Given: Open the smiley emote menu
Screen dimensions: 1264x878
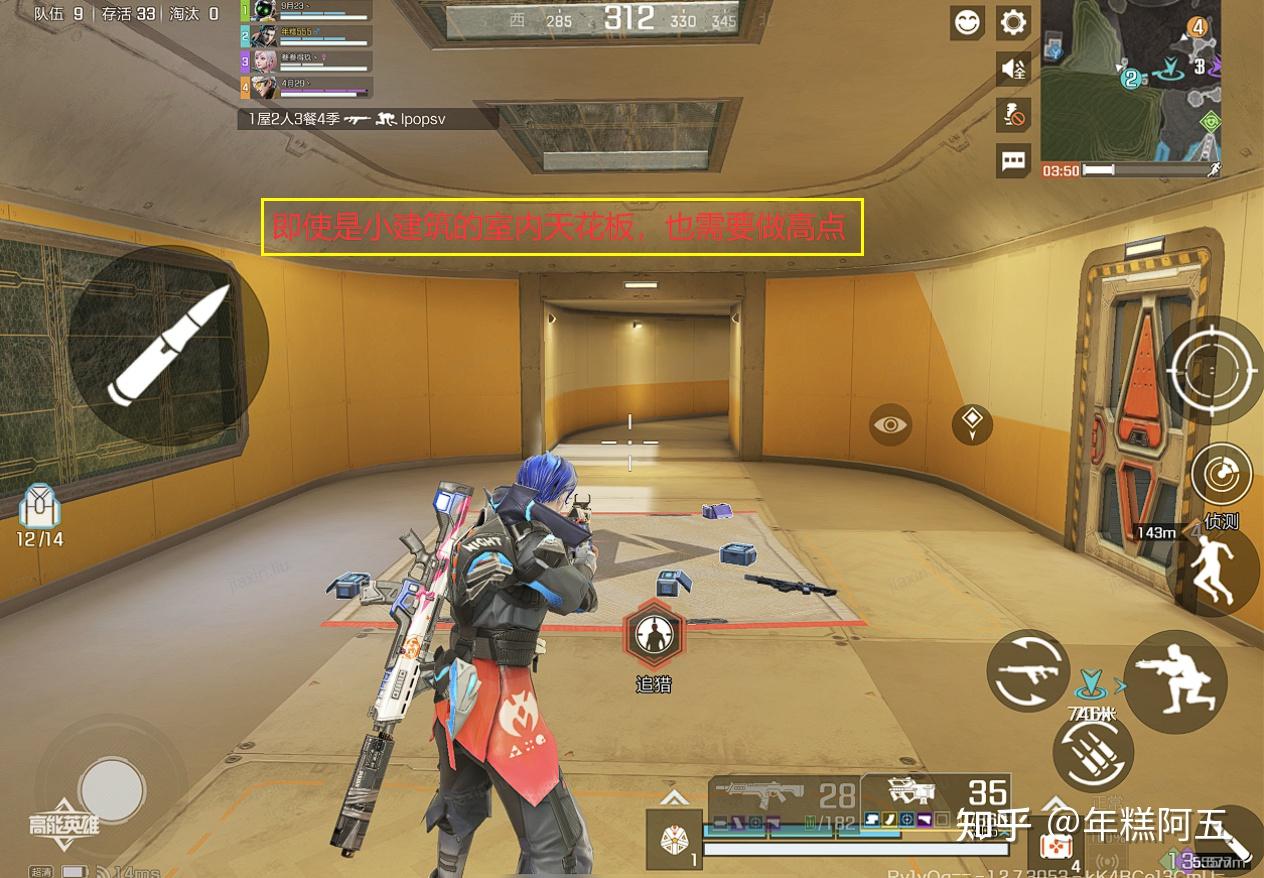Looking at the screenshot, I should 968,22.
